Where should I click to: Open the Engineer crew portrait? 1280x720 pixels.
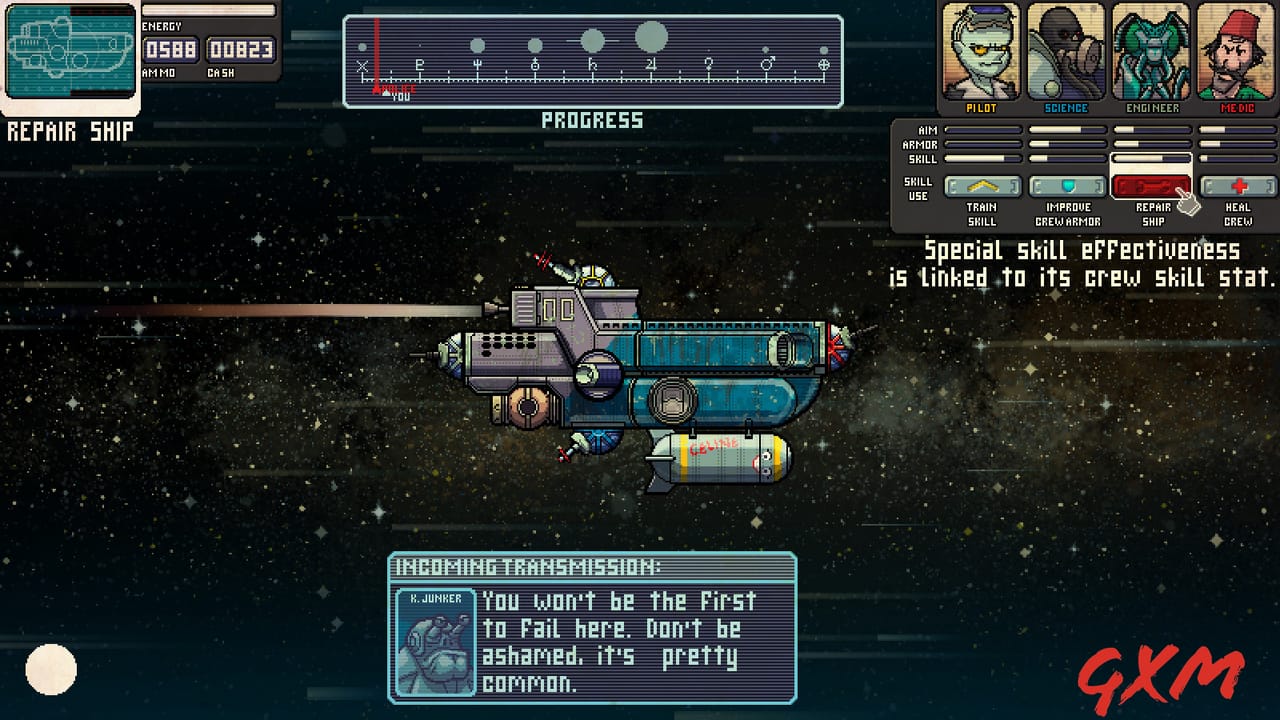click(1152, 50)
